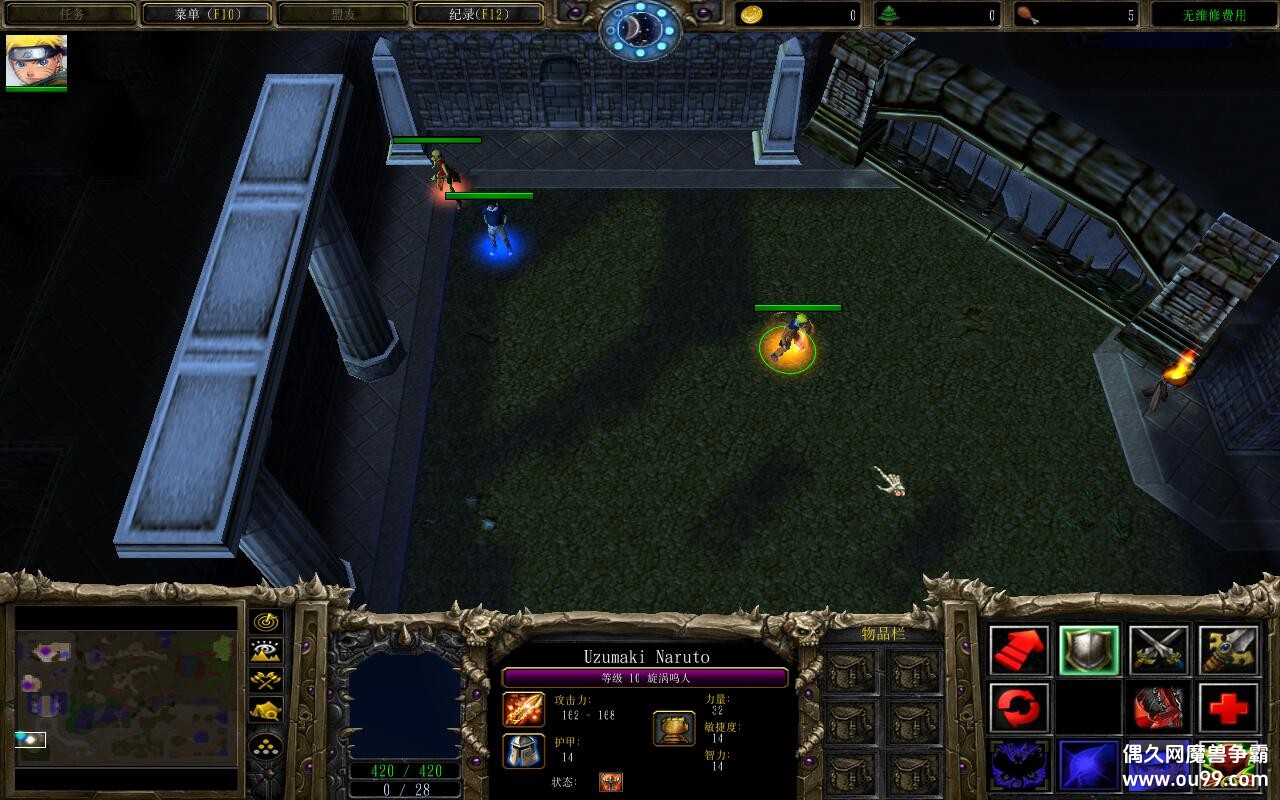Select the shield Hold Position command

click(1089, 650)
